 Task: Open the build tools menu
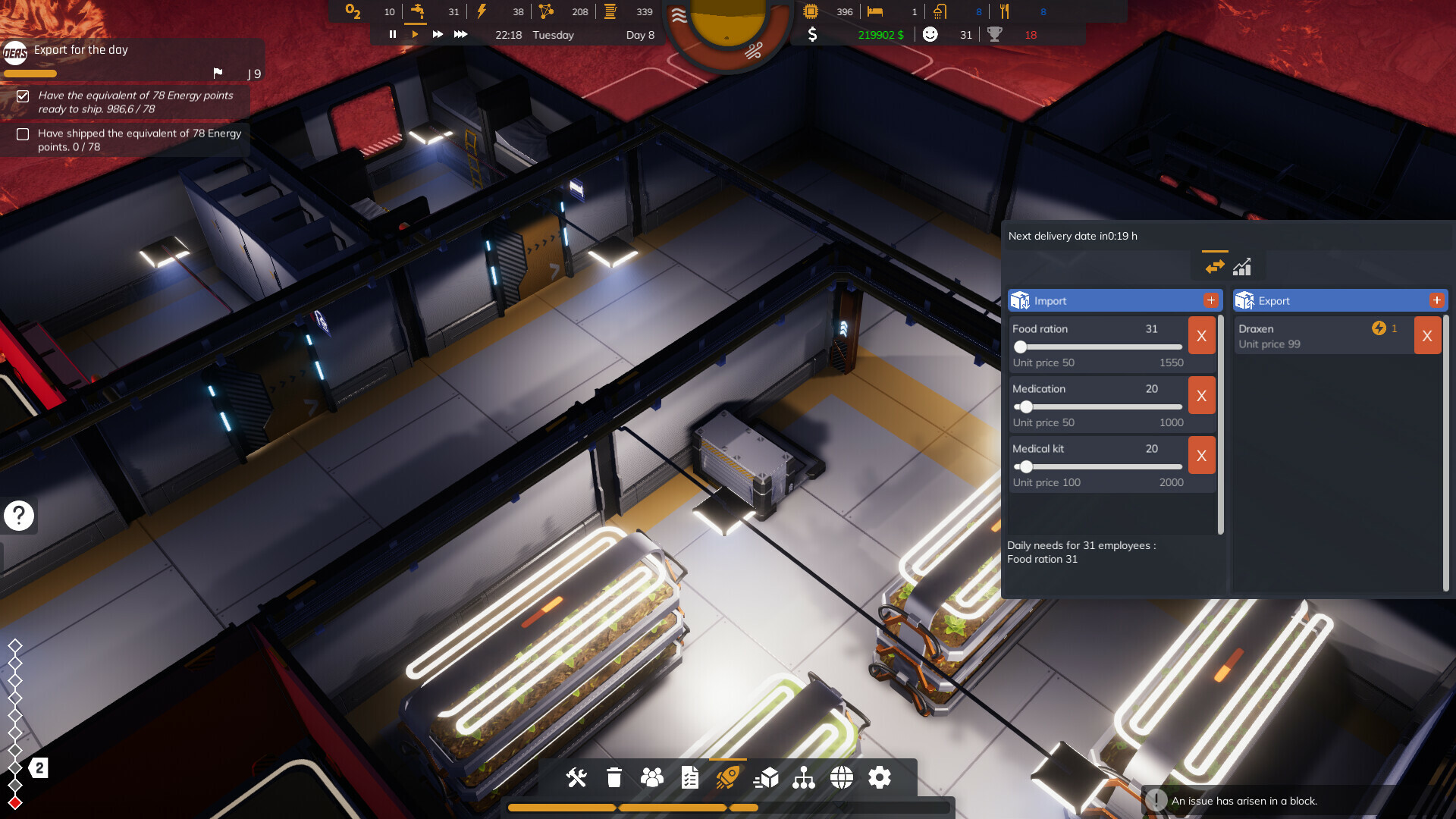pos(576,777)
